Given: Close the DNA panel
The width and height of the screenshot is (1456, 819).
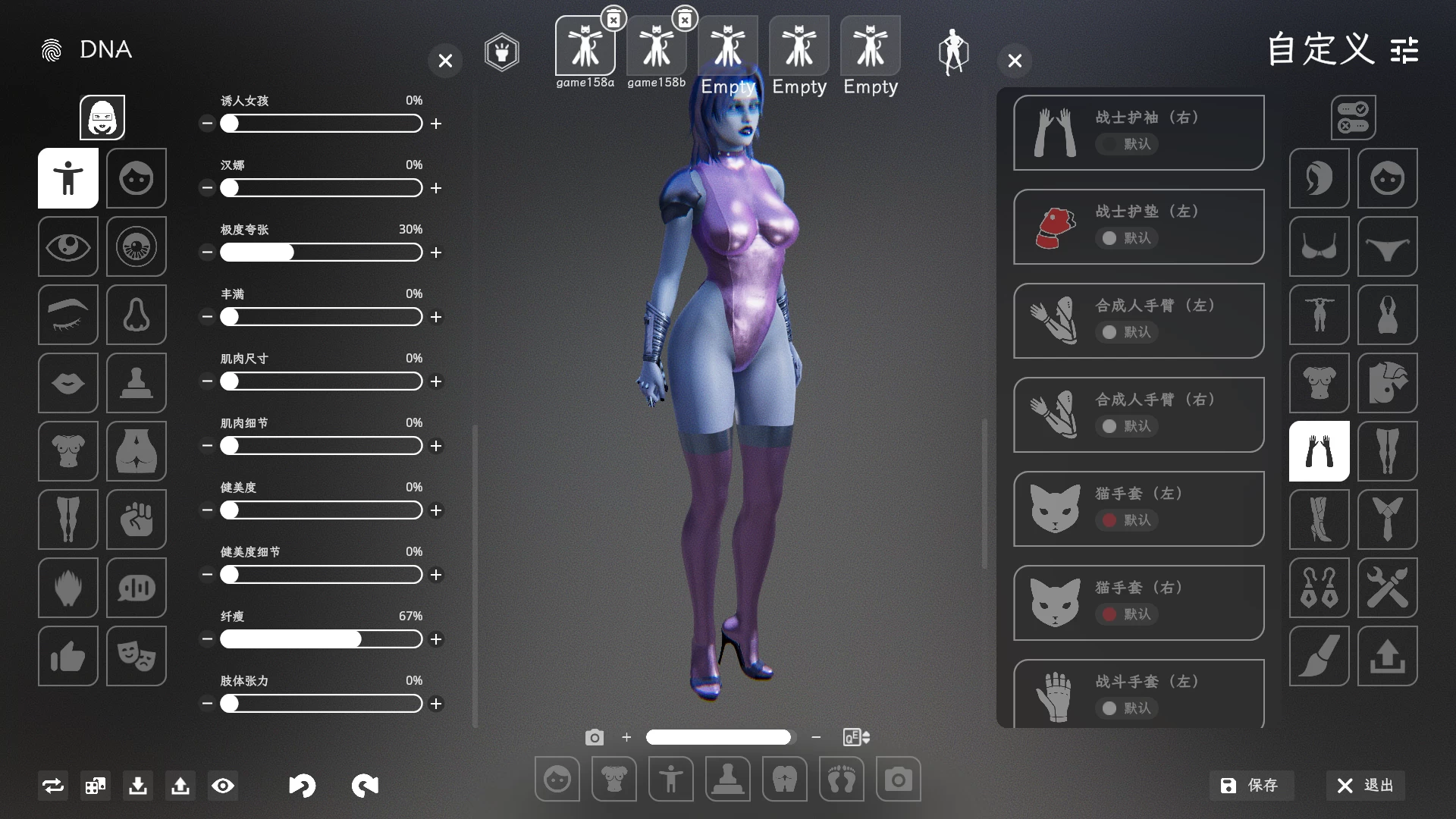Looking at the screenshot, I should point(445,61).
